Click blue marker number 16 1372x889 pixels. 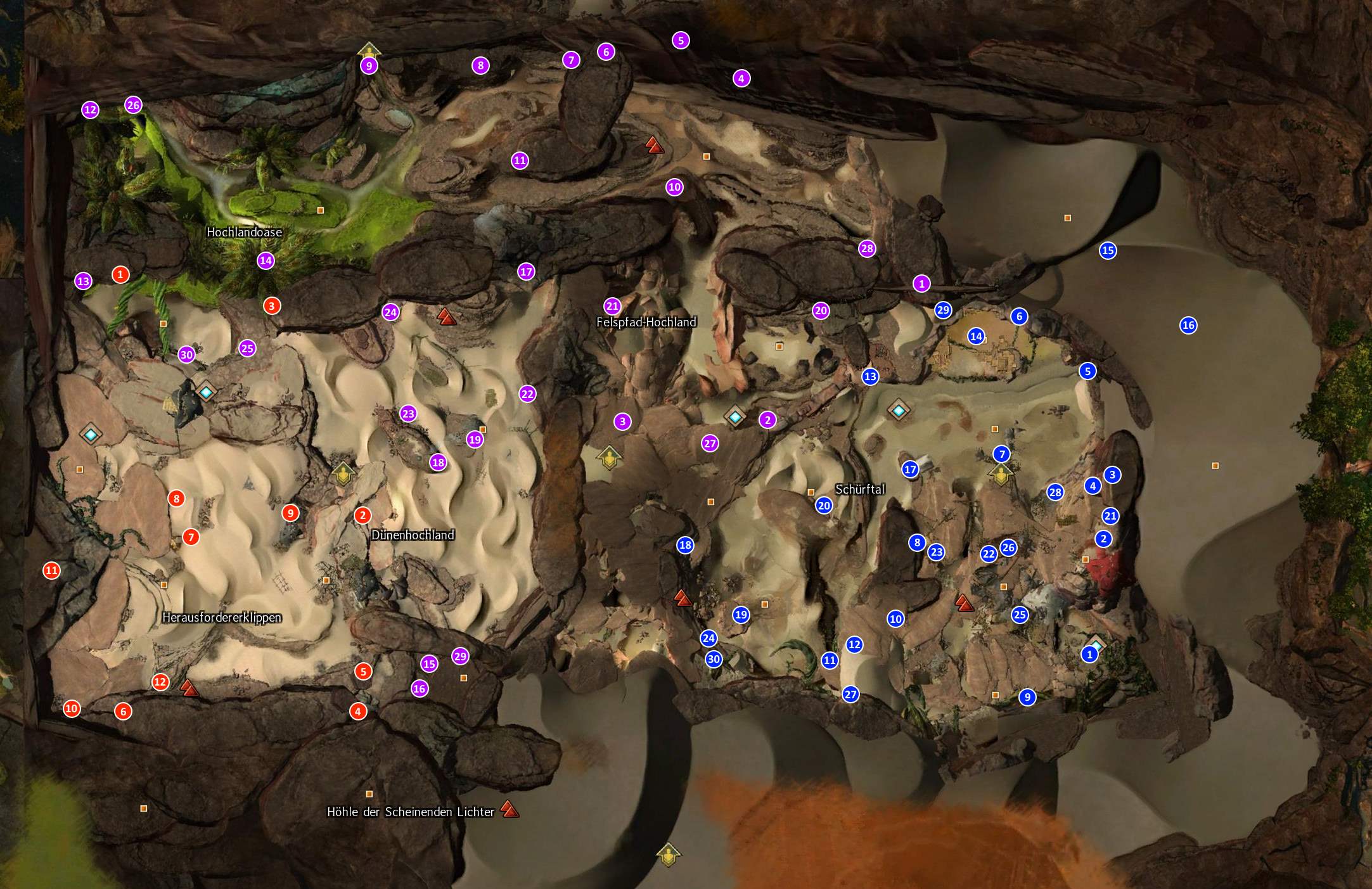[1188, 326]
